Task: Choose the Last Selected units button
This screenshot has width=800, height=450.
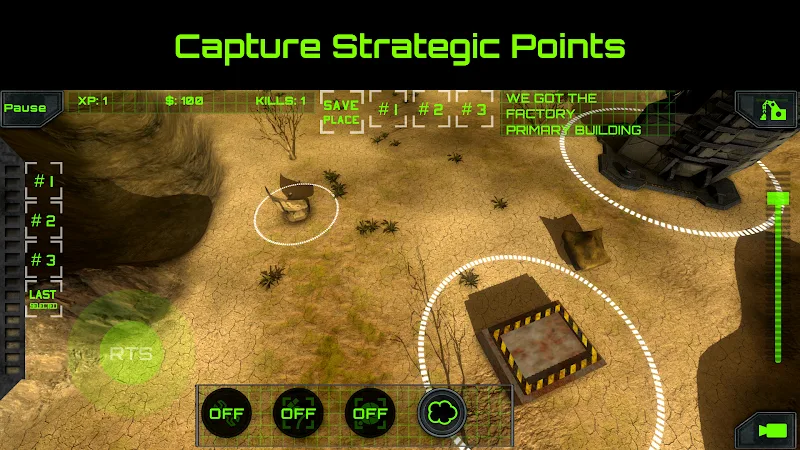Action: point(43,297)
